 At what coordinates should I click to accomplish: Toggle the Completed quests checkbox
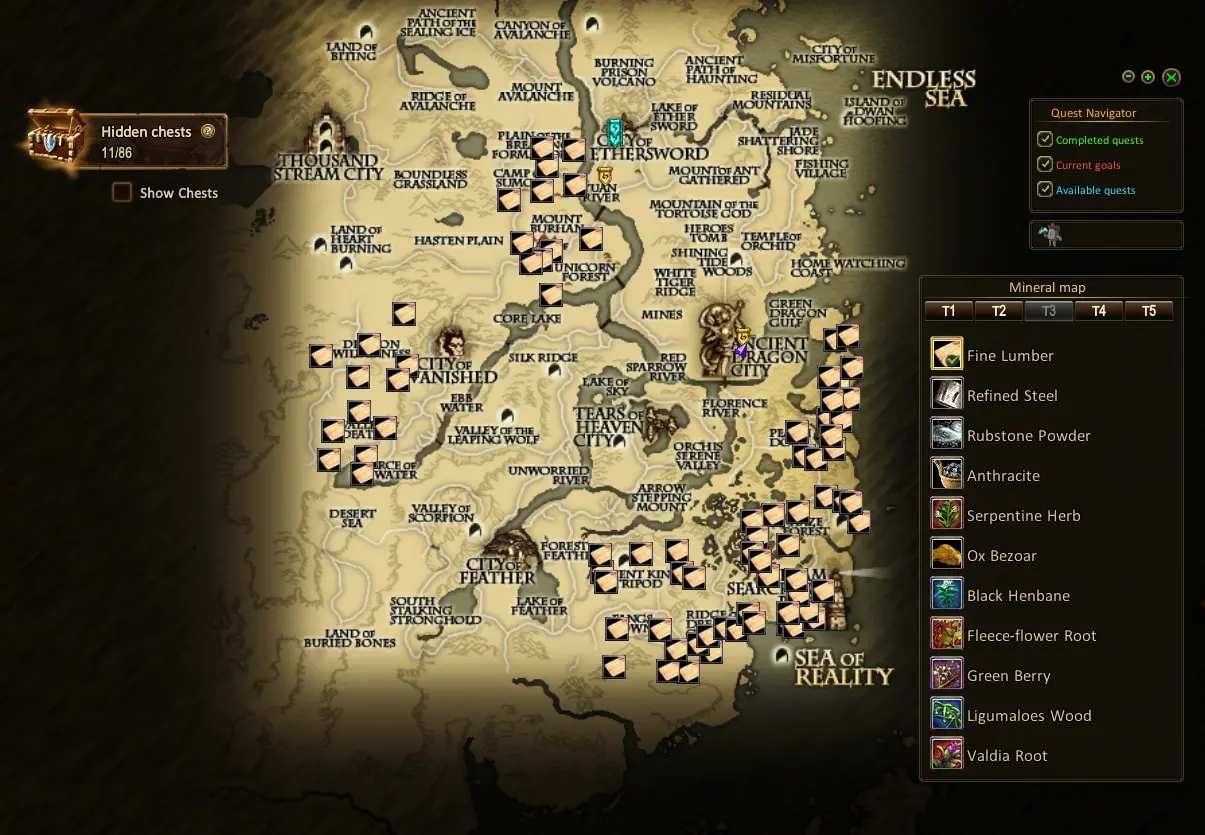click(x=1045, y=140)
